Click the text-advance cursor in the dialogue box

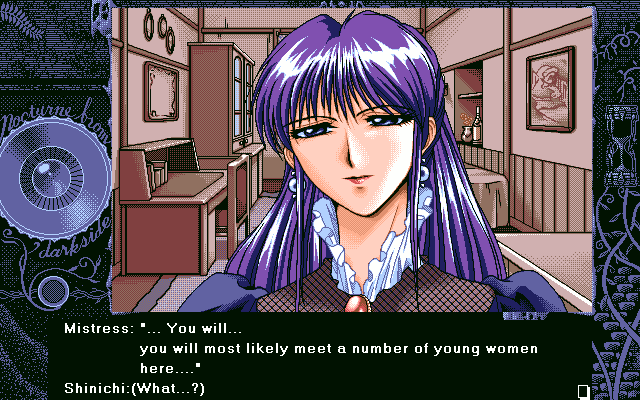pyautogui.click(x=583, y=389)
